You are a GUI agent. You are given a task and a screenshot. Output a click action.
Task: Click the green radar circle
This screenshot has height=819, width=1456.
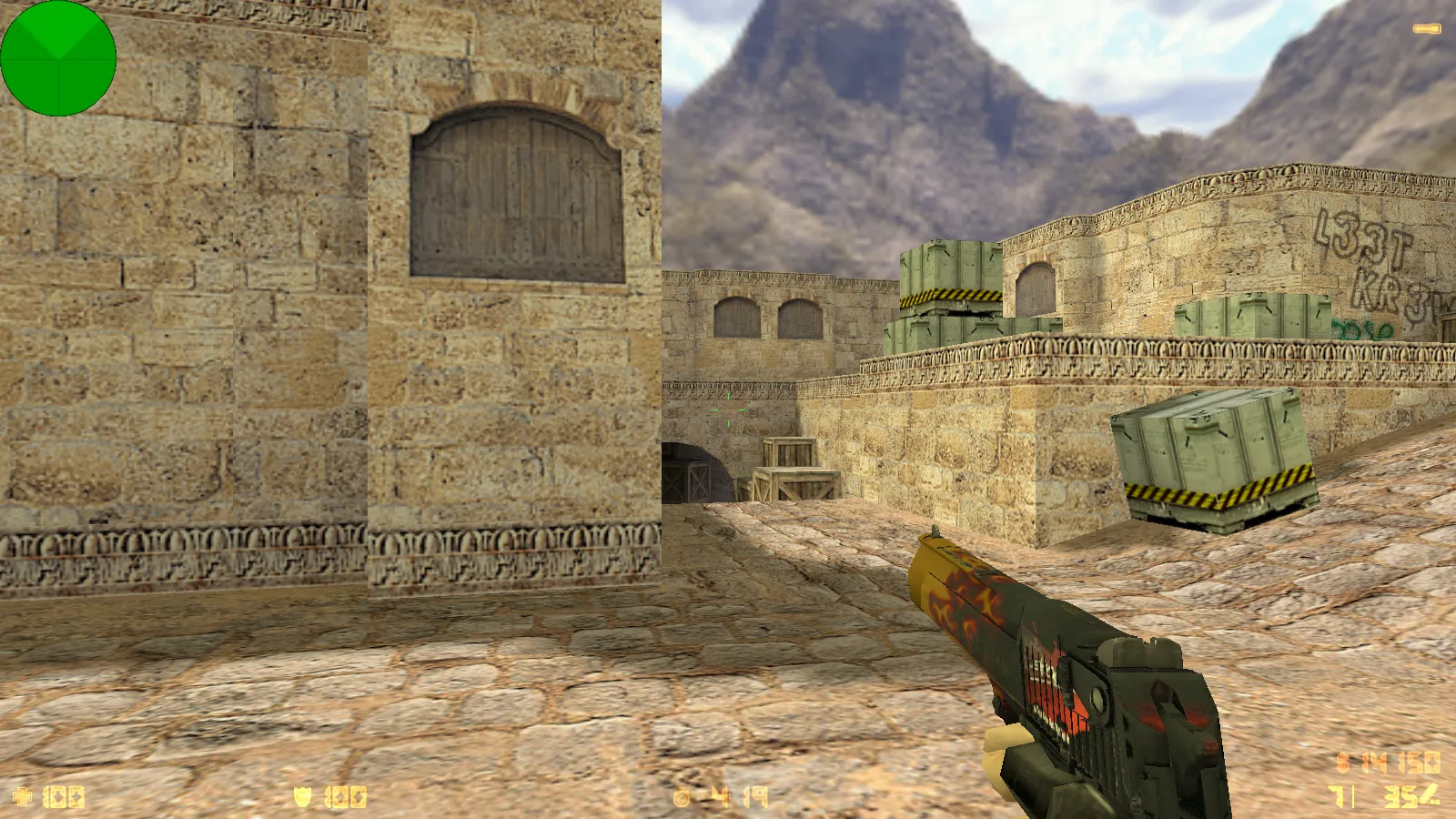[58, 57]
